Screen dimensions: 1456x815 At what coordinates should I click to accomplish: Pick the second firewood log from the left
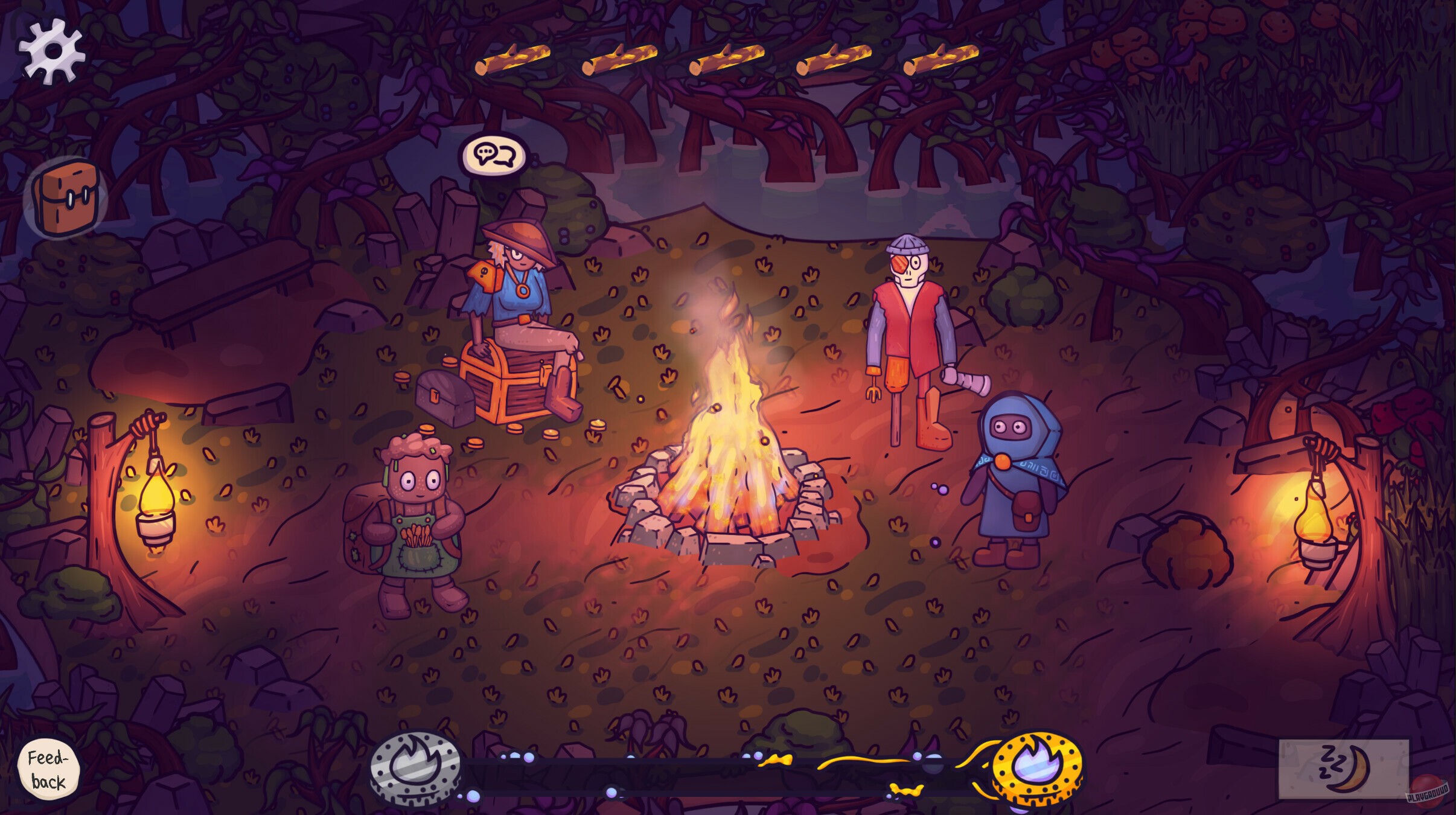[619, 57]
